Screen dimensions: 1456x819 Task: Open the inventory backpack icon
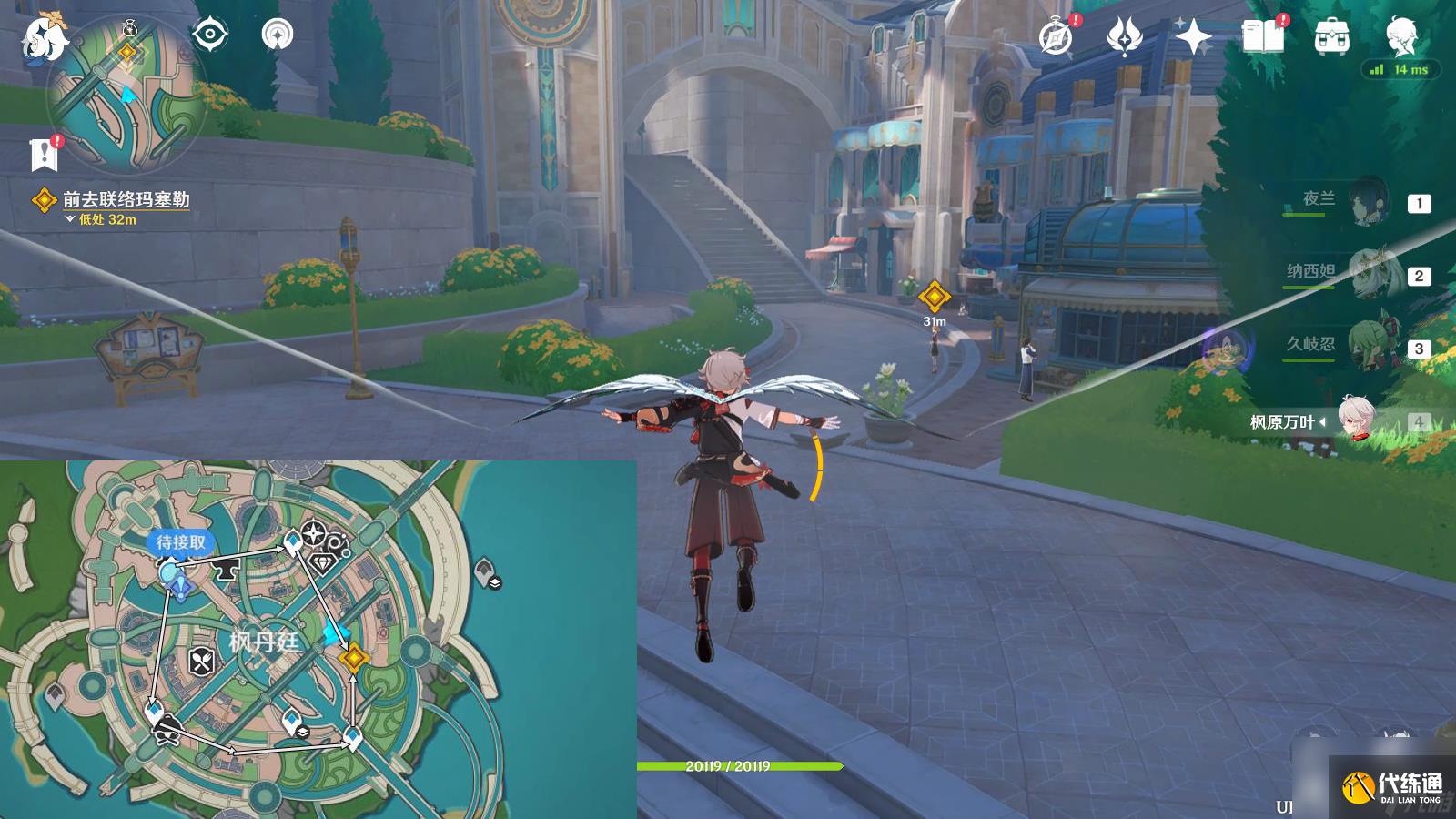coord(1331,38)
